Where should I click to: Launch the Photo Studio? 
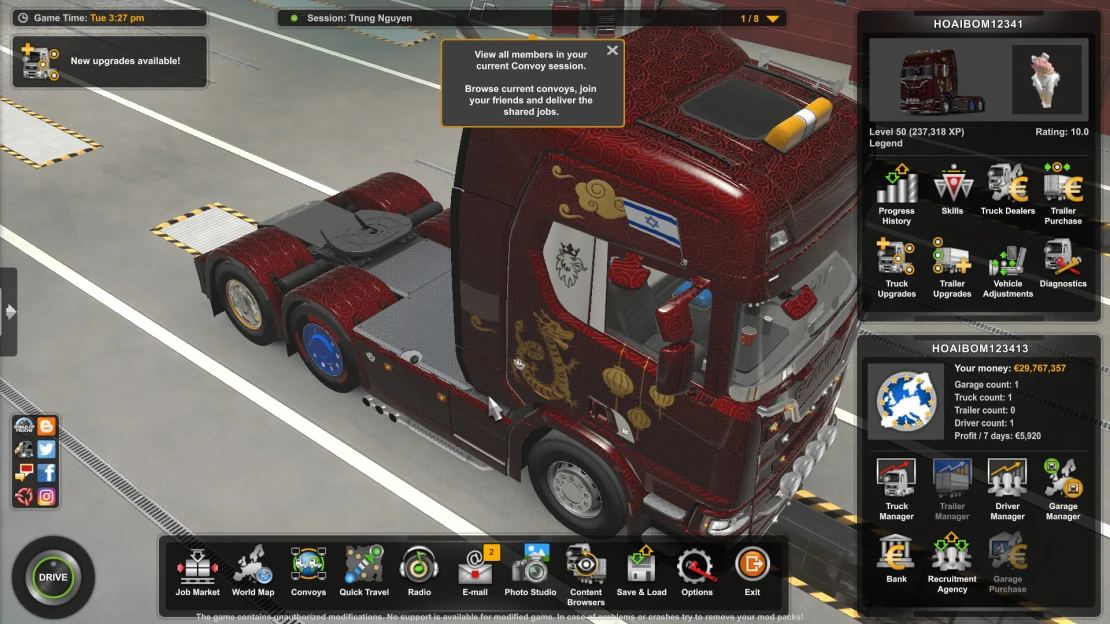[x=530, y=569]
